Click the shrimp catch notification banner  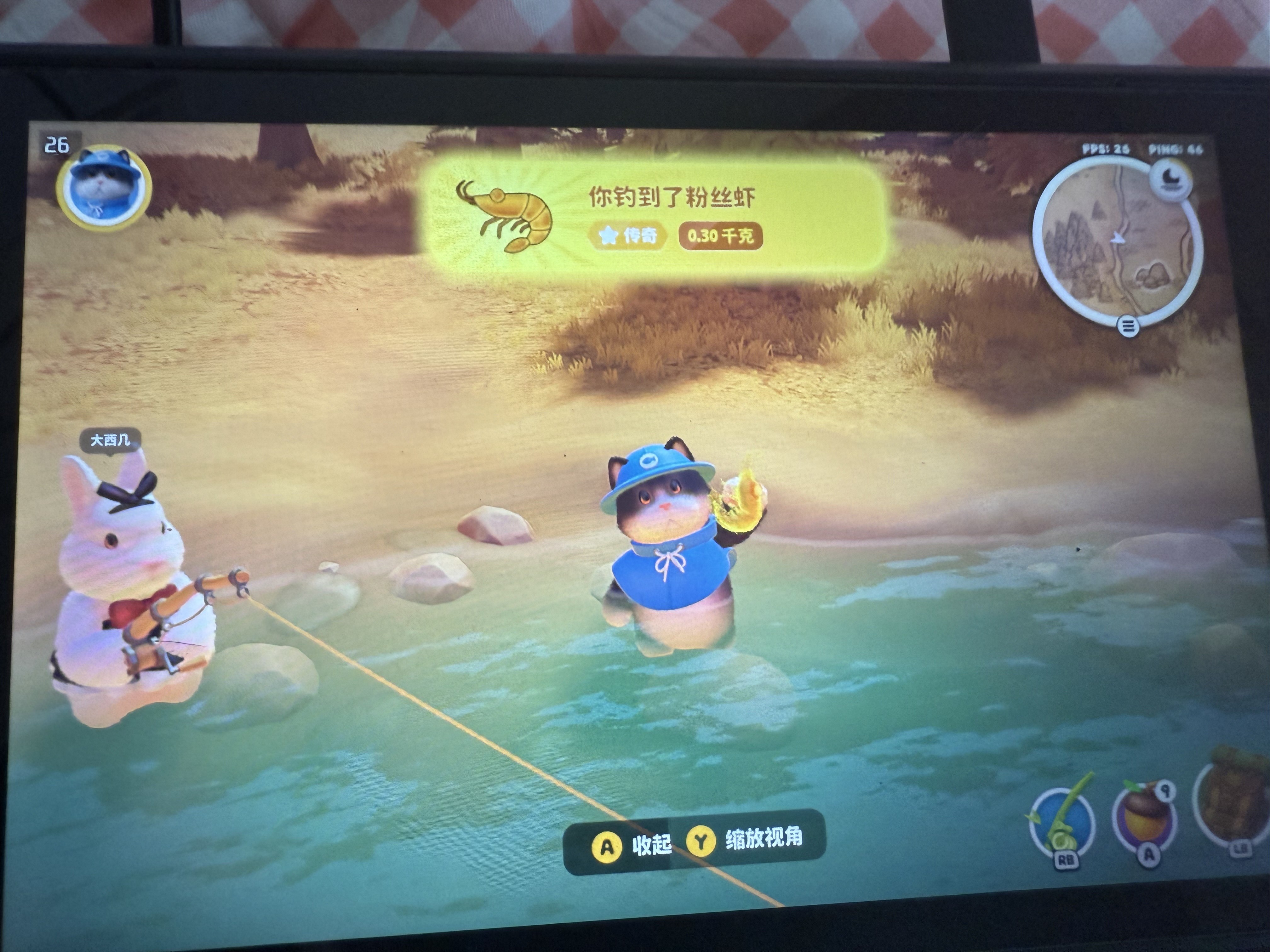pyautogui.click(x=652, y=217)
